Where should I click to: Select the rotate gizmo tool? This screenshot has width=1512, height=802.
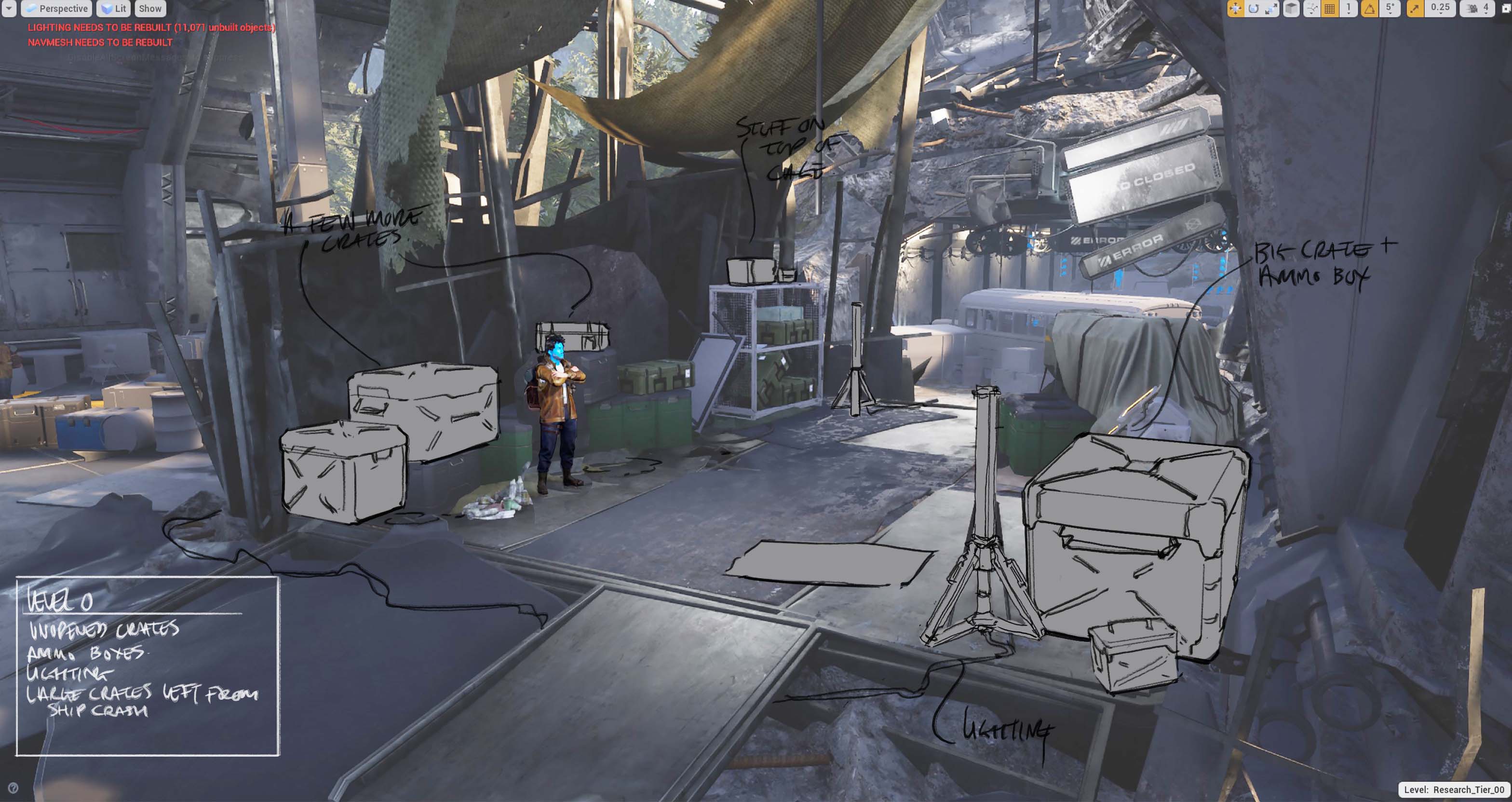pyautogui.click(x=1253, y=8)
